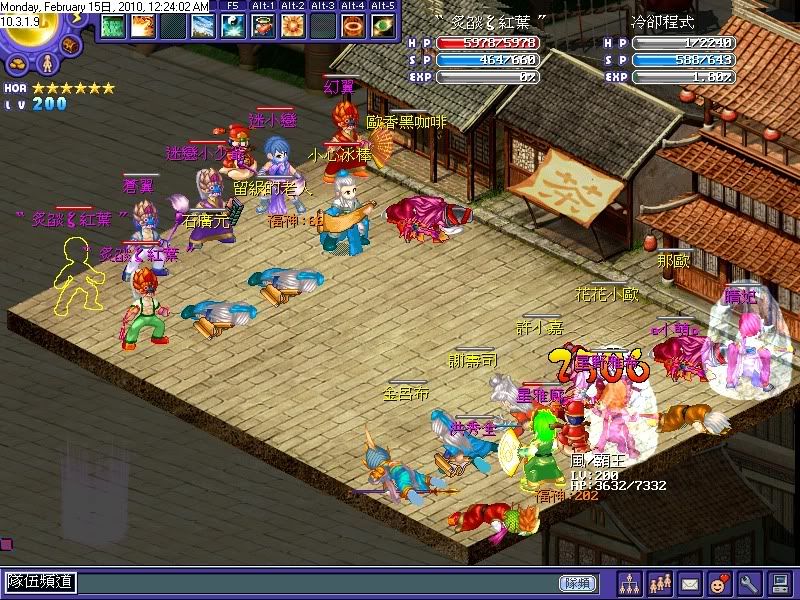Open the character figure status icon
The height and width of the screenshot is (600, 800).
click(45, 63)
